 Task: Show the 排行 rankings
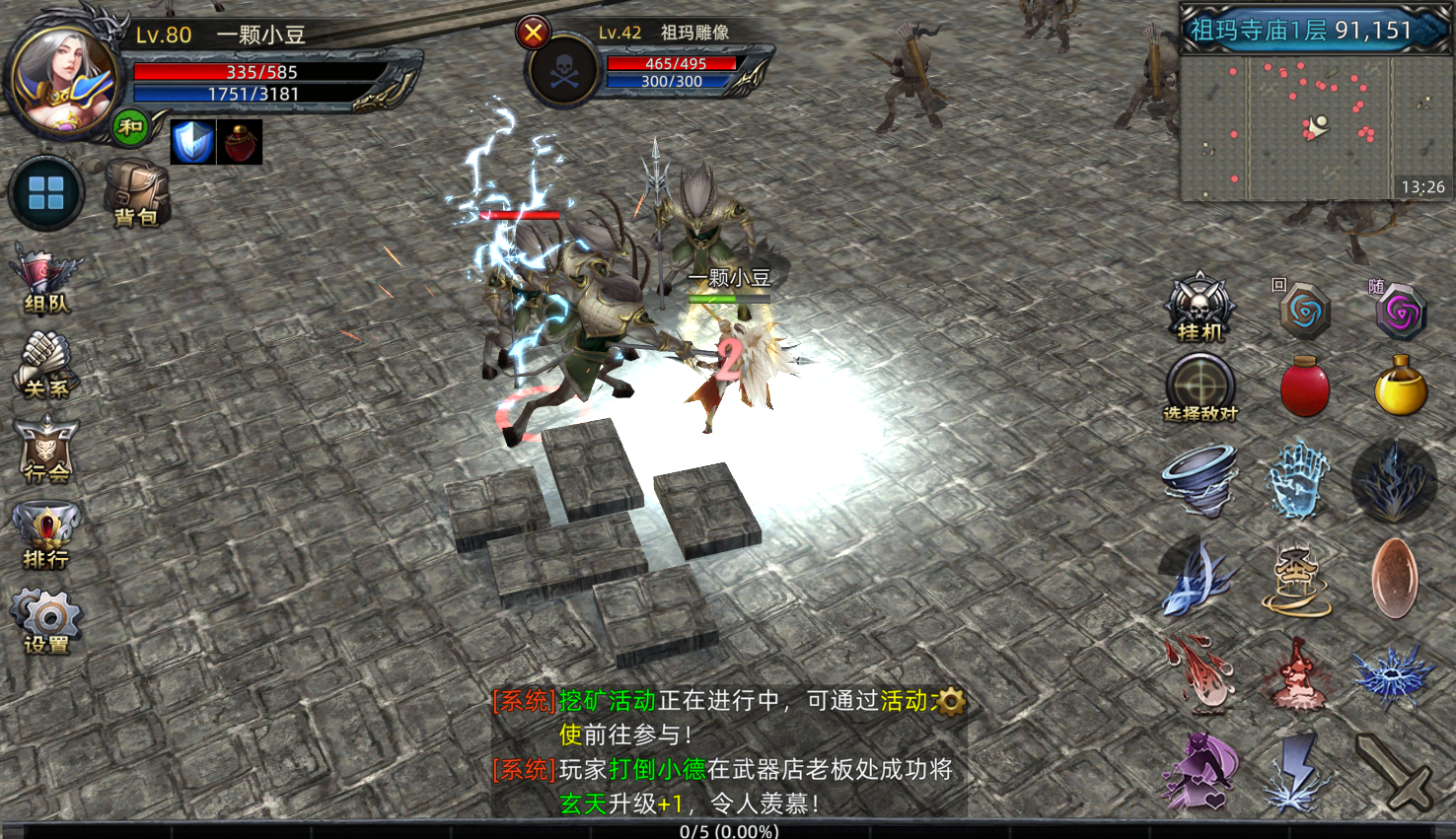click(45, 535)
